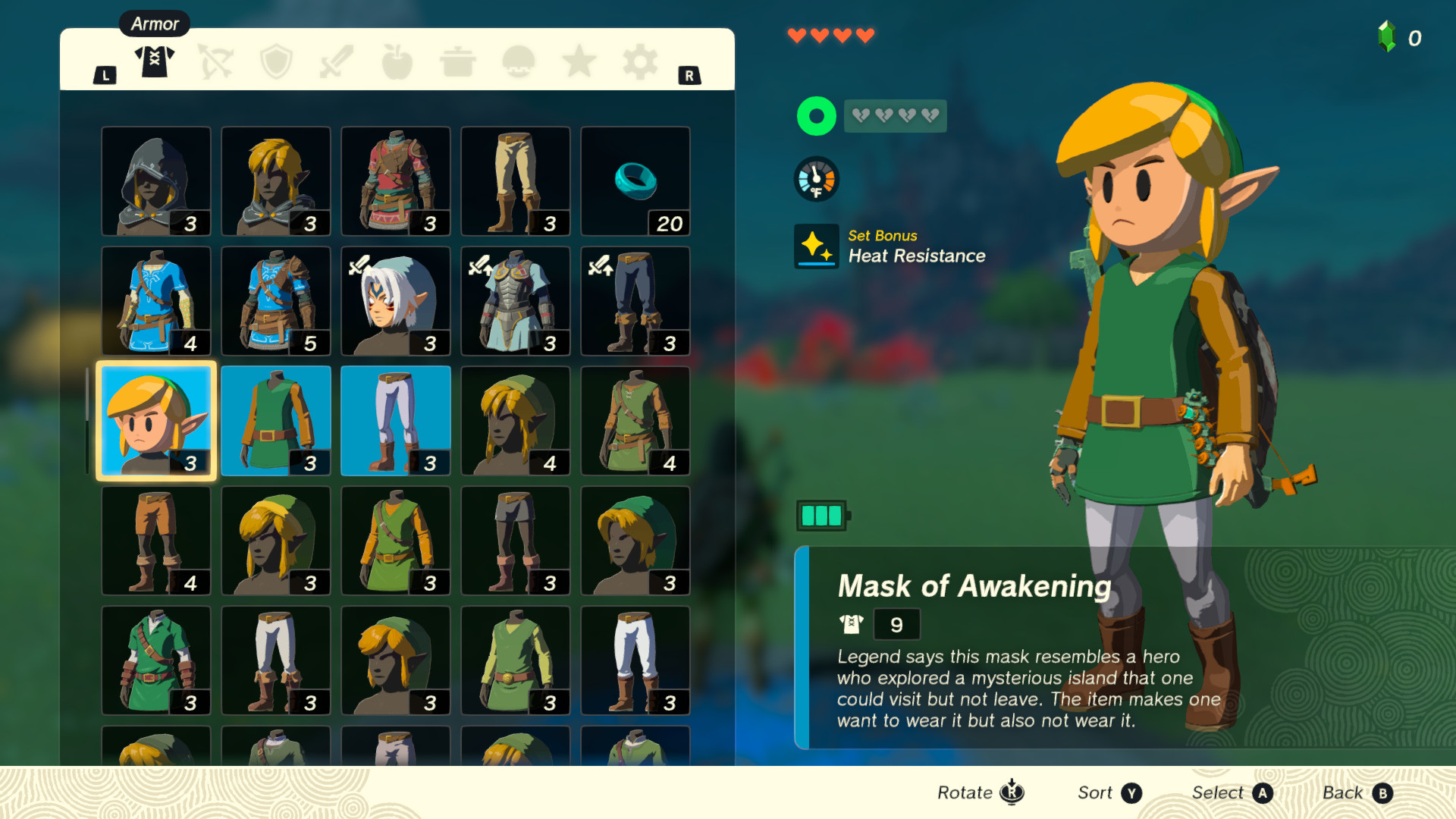Select the Armor category tab icon
The width and height of the screenshot is (1456, 819).
coord(154,62)
